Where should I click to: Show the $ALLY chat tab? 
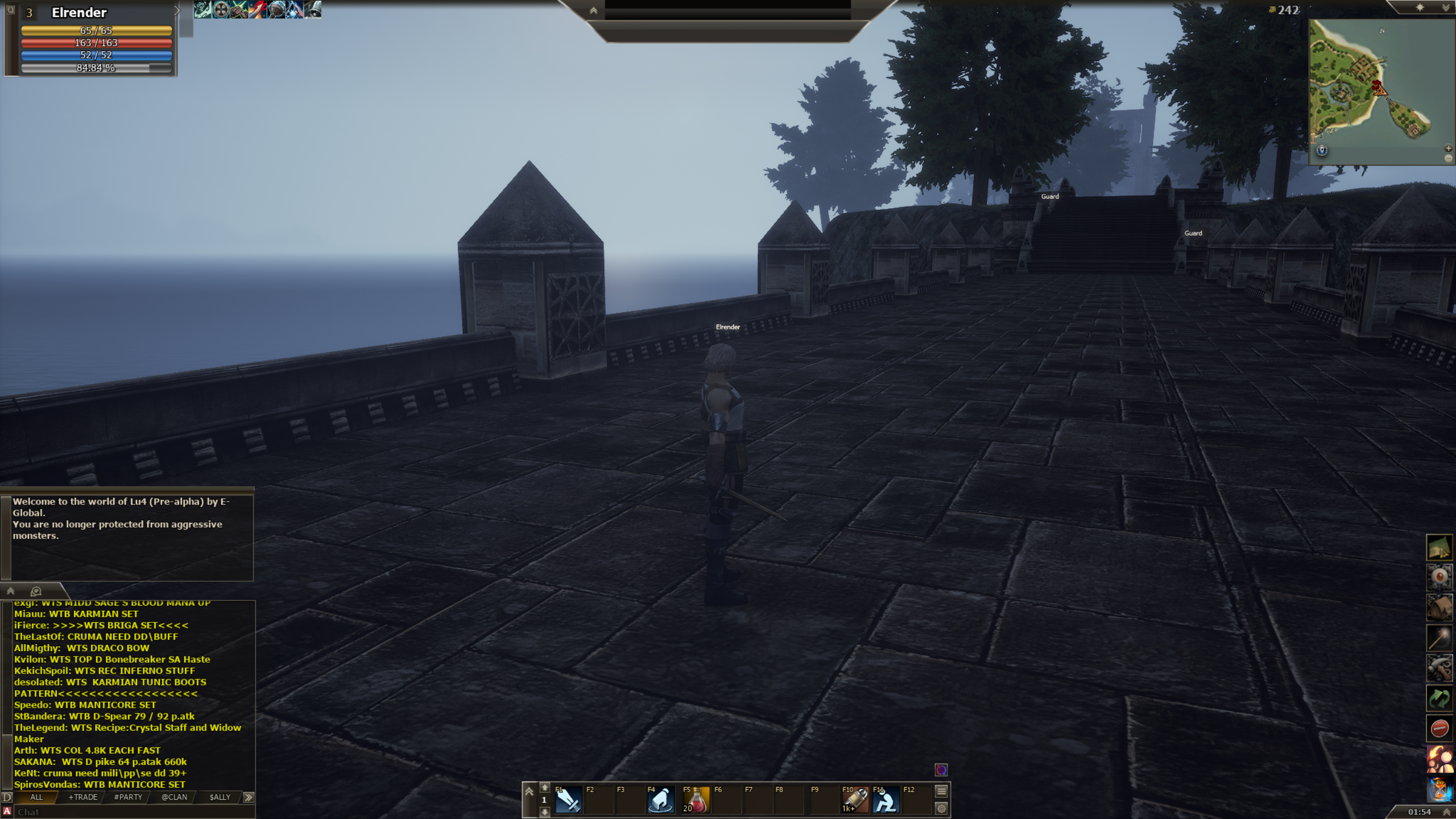(x=220, y=797)
